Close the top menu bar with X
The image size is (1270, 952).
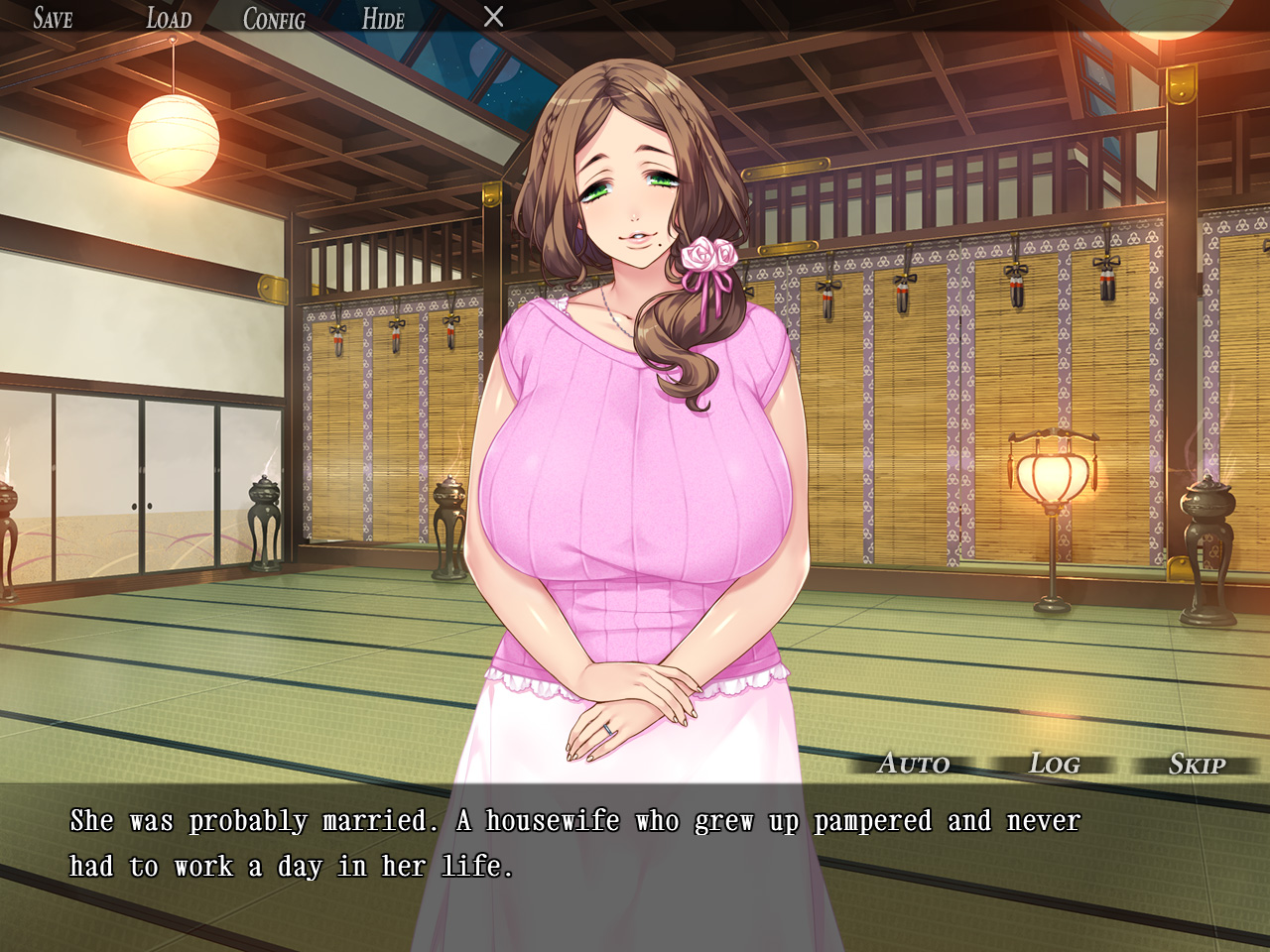(493, 17)
